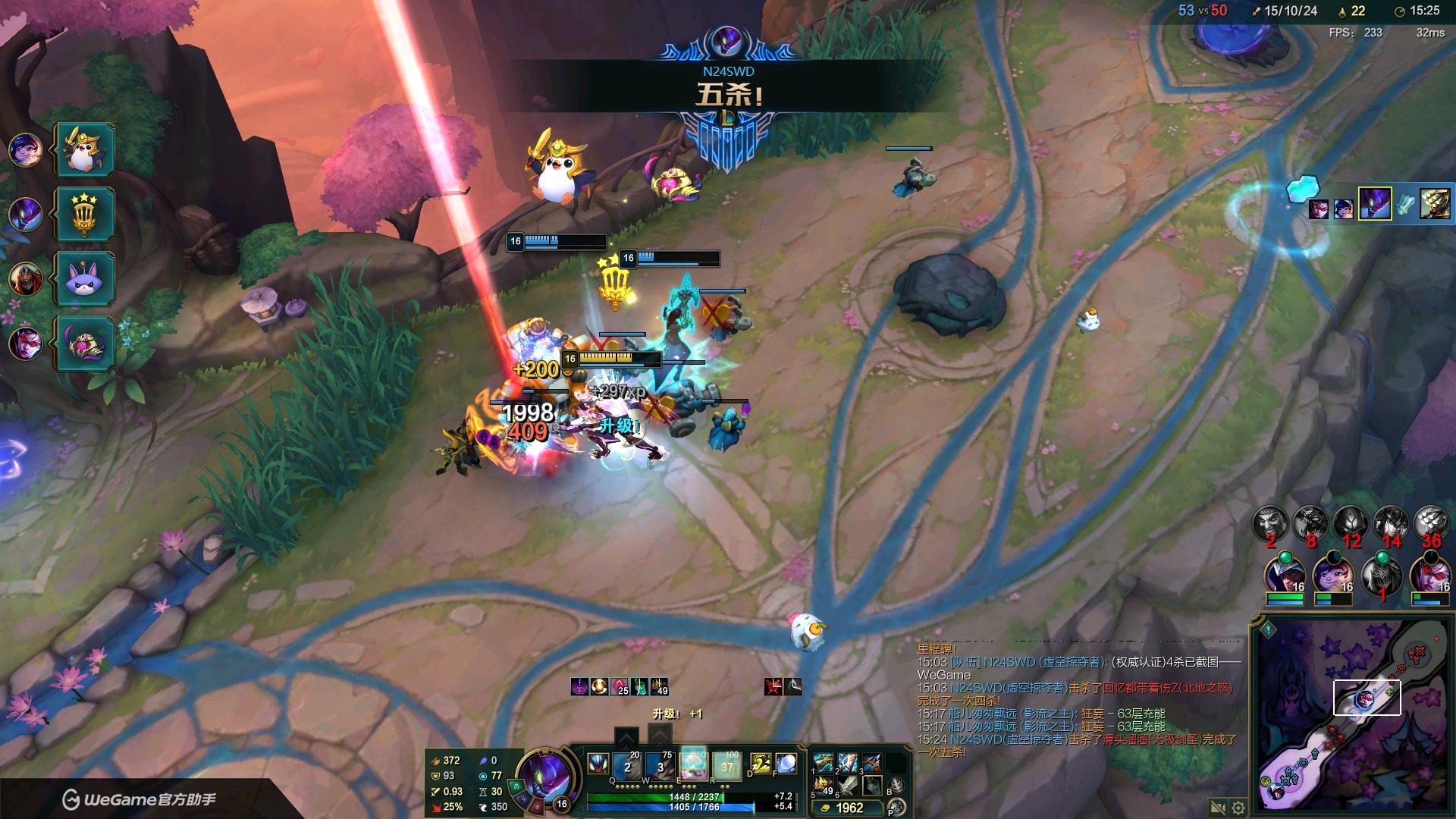Viewport: 1456px width, 819px height.
Task: Use the item in inventory slot 1
Action: 824,761
